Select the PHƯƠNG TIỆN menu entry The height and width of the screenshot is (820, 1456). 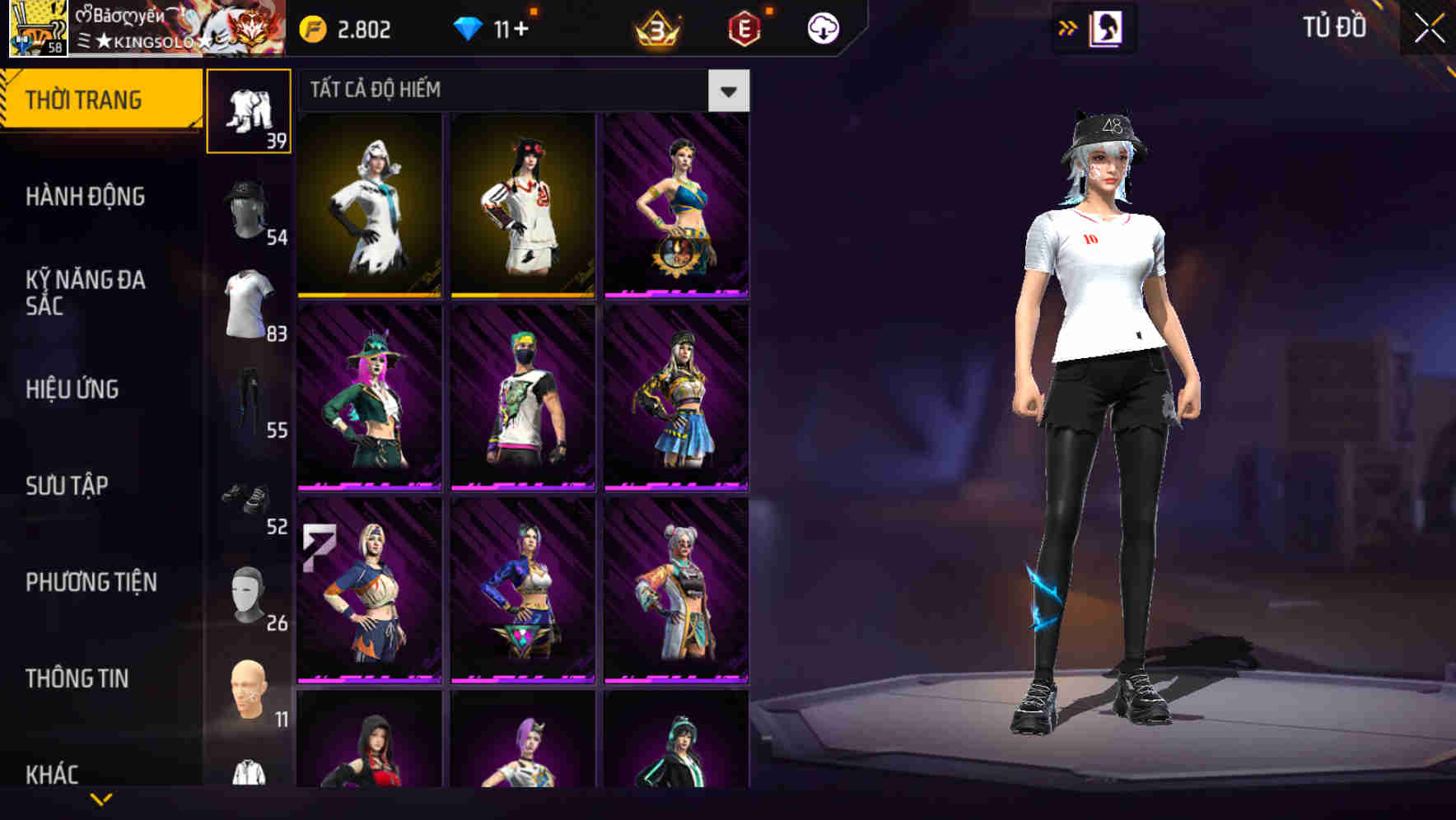click(x=89, y=582)
